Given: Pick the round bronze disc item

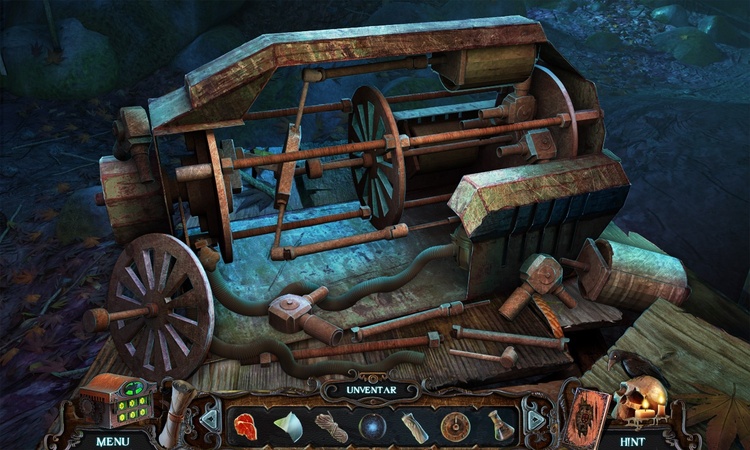Looking at the screenshot, I should click(455, 426).
